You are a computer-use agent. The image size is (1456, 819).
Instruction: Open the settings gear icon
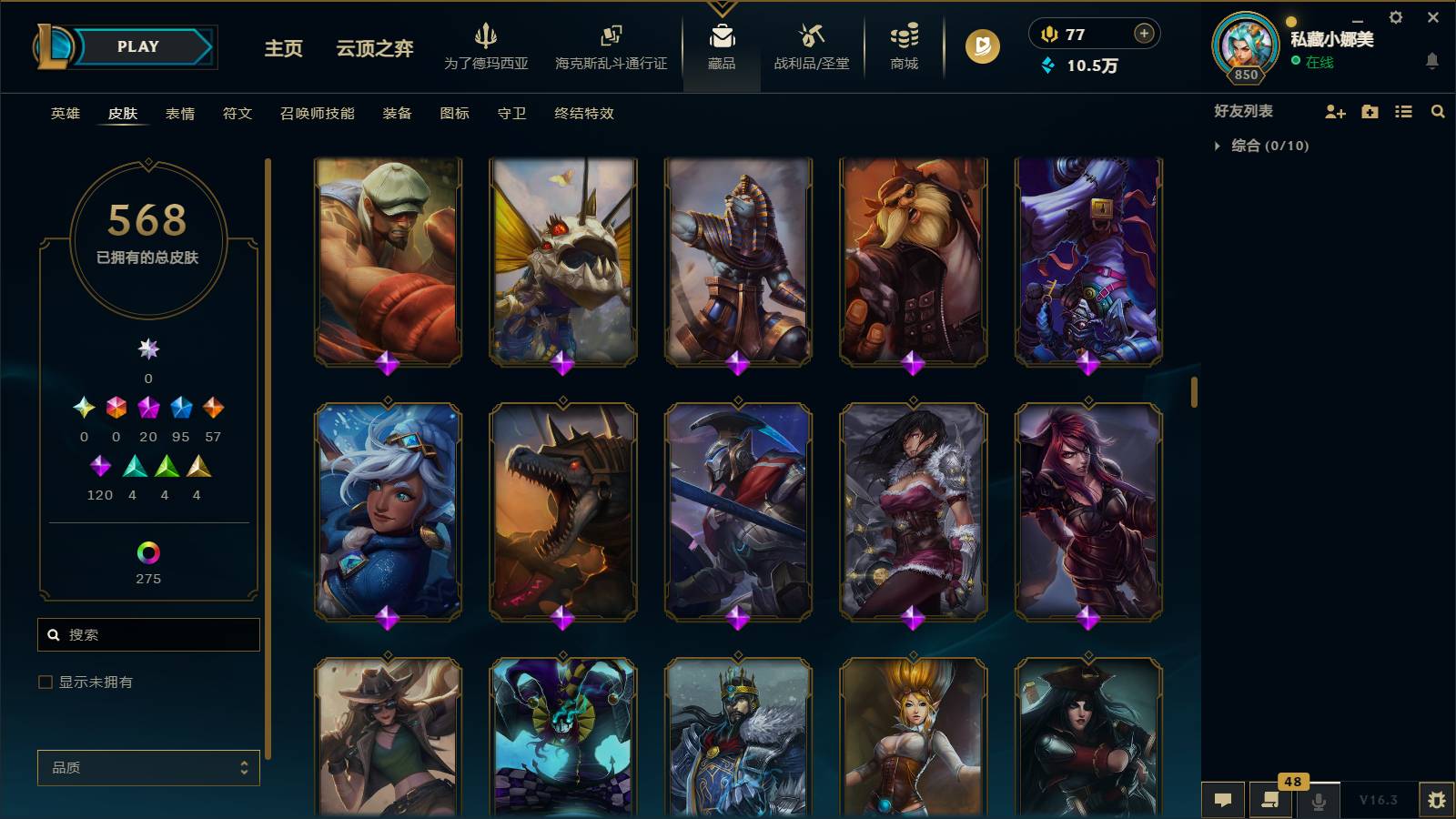1394,16
